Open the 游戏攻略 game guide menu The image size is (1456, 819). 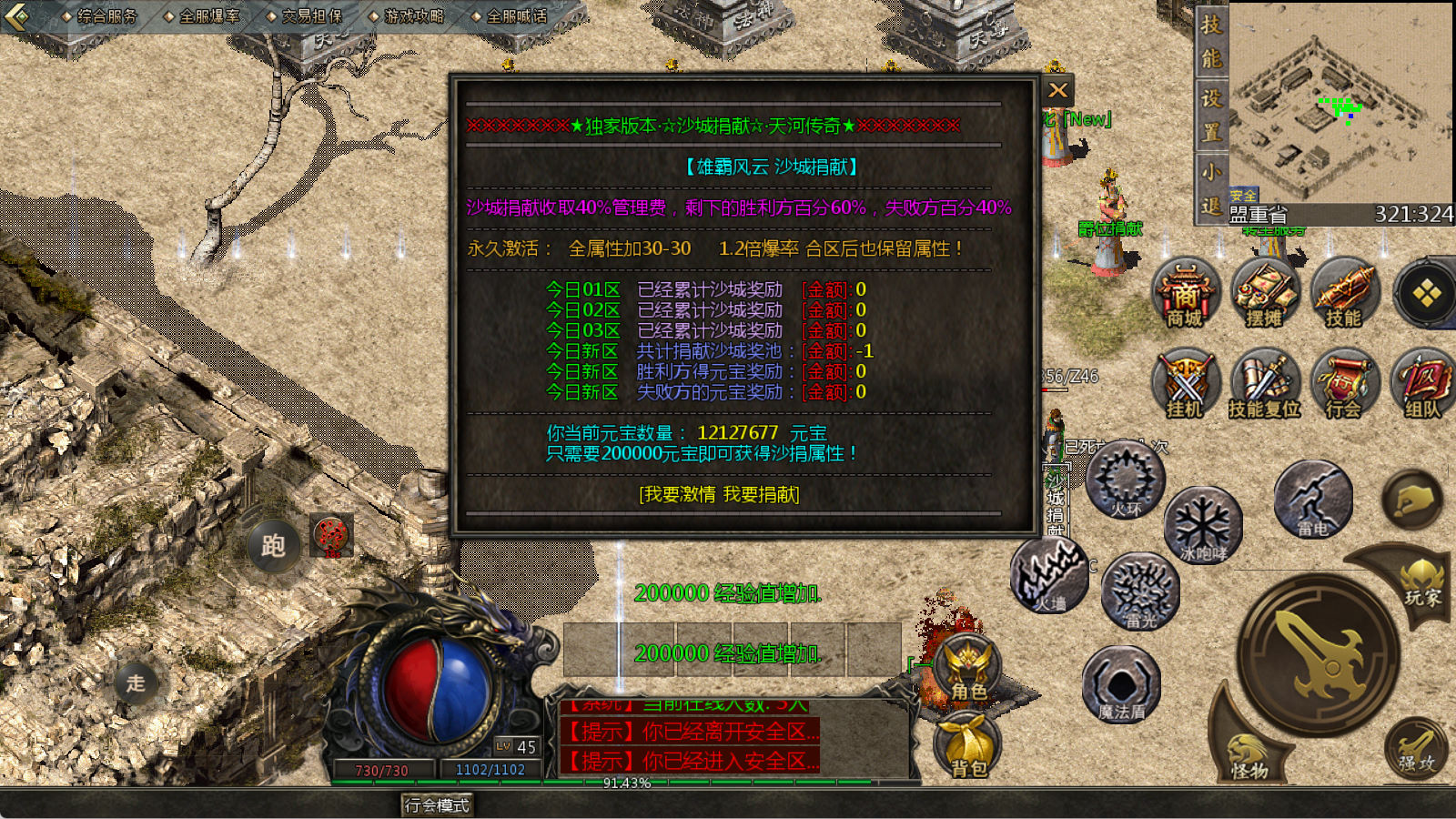click(x=406, y=15)
